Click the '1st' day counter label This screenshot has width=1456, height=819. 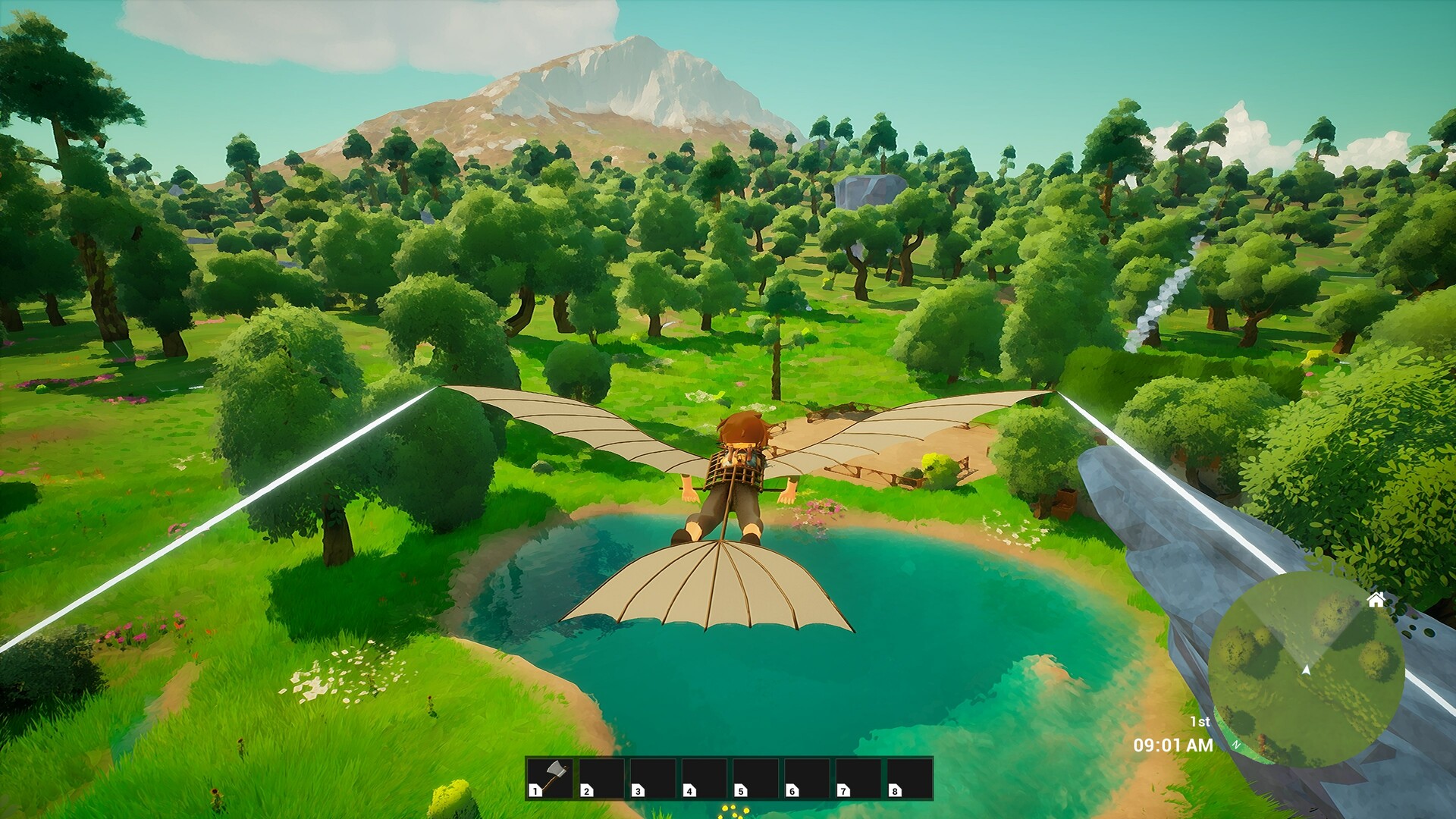(1200, 720)
